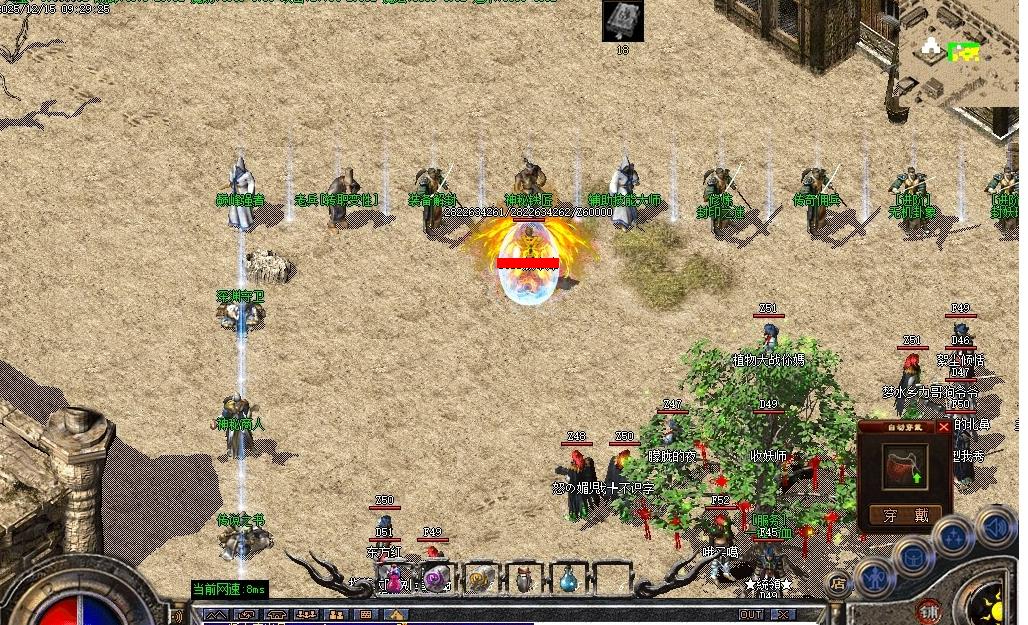Screen dimensions: 1028x625
Task: Open the bag orb button
Action: pos(914,556)
